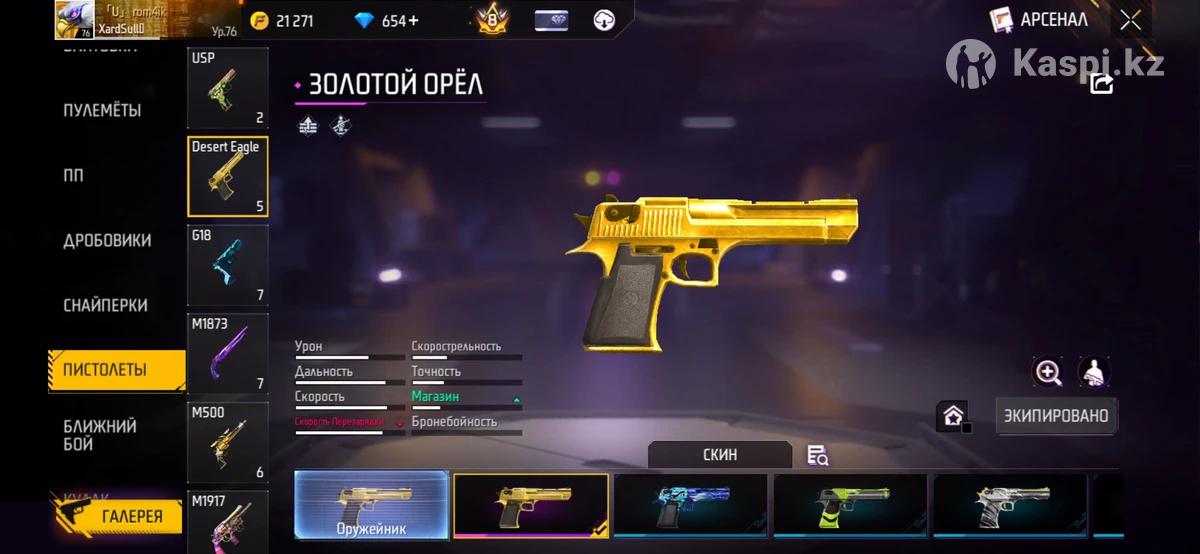Pick the green and black Desert Eagle skin
Viewport: 1200px width, 554px height.
[850, 505]
